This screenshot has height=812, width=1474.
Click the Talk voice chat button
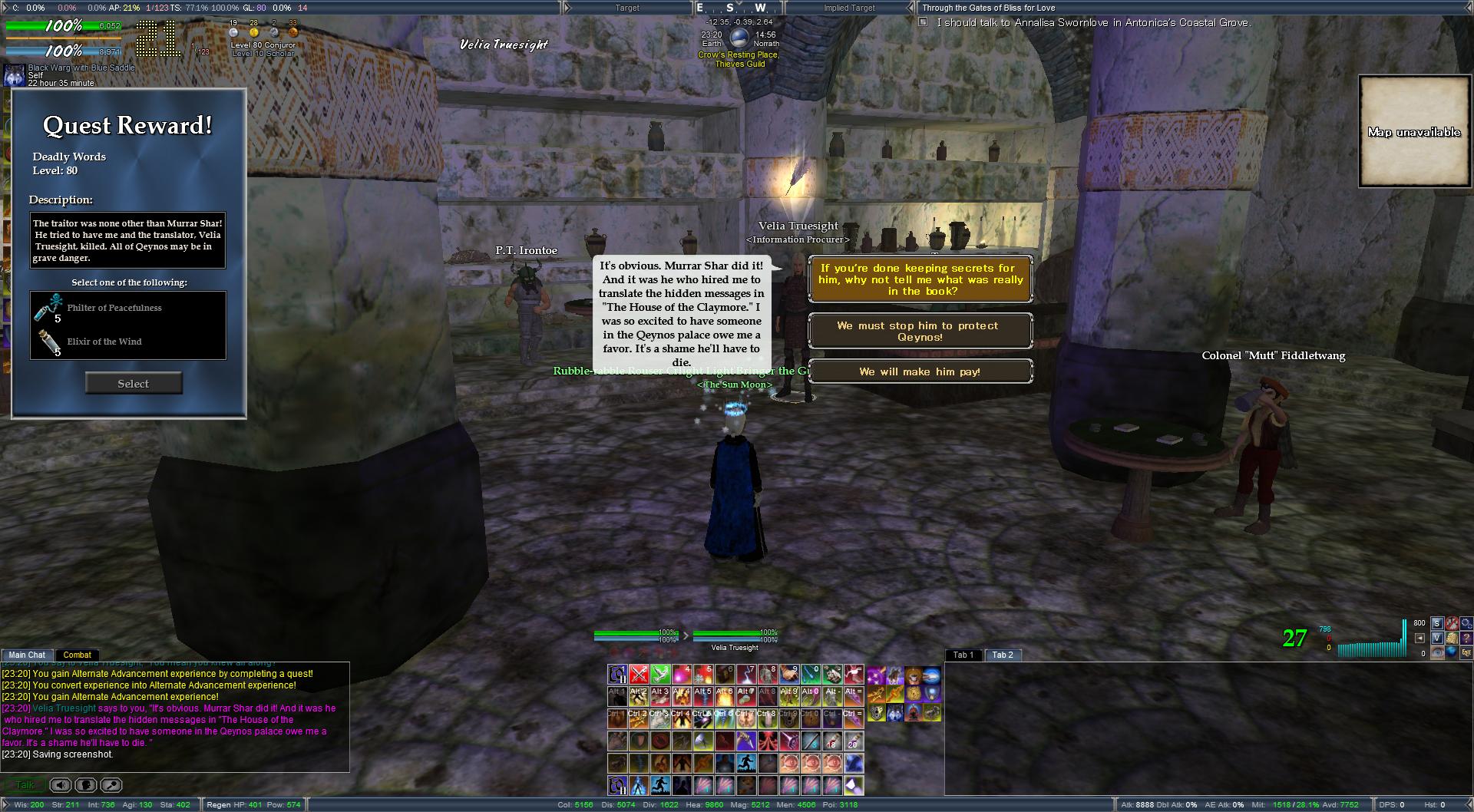coord(25,785)
